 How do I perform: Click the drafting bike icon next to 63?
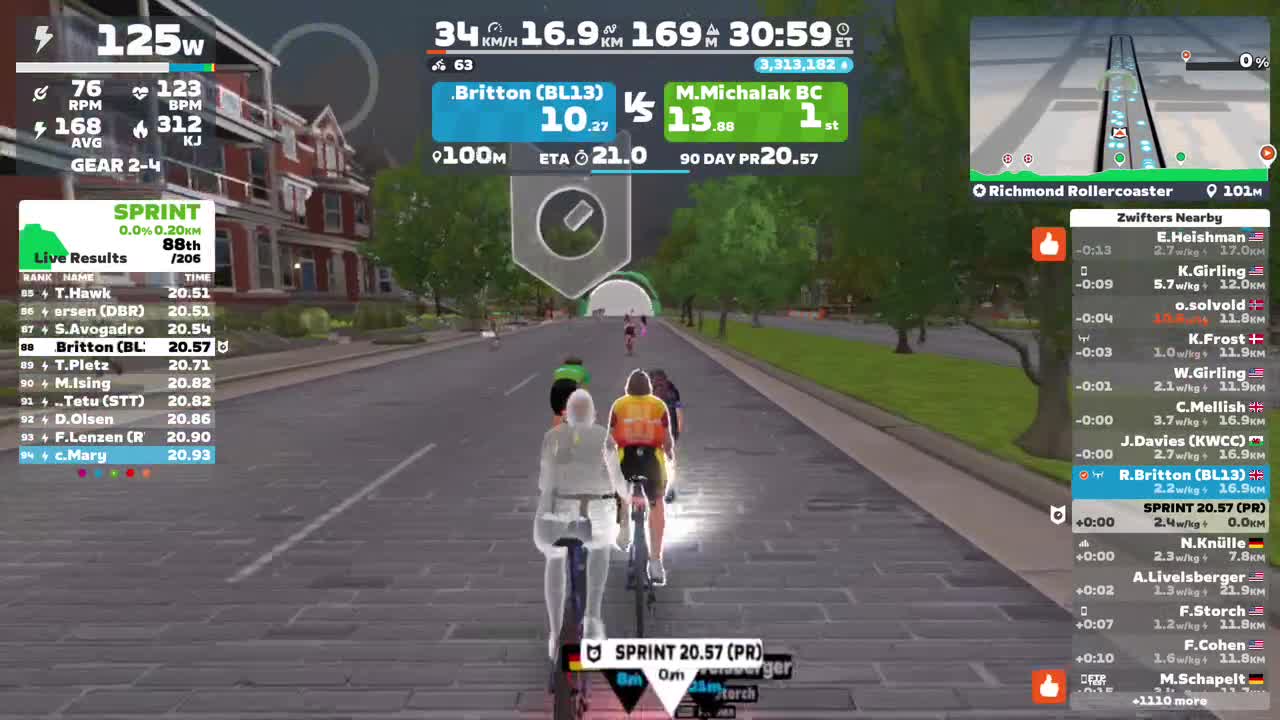pos(436,66)
